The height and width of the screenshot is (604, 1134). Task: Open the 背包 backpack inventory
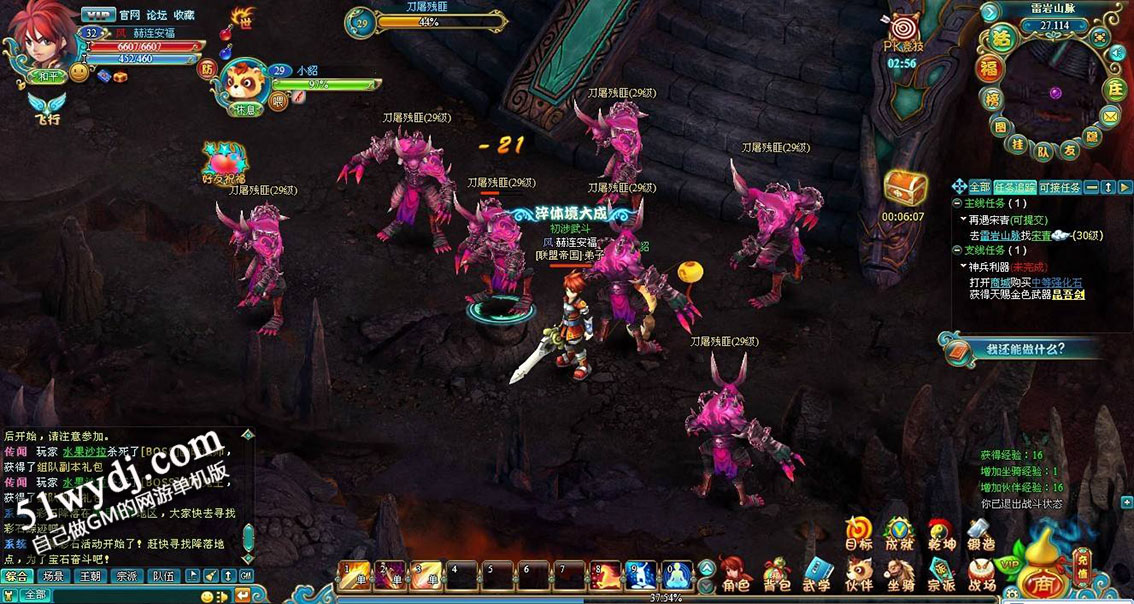pyautogui.click(x=776, y=573)
